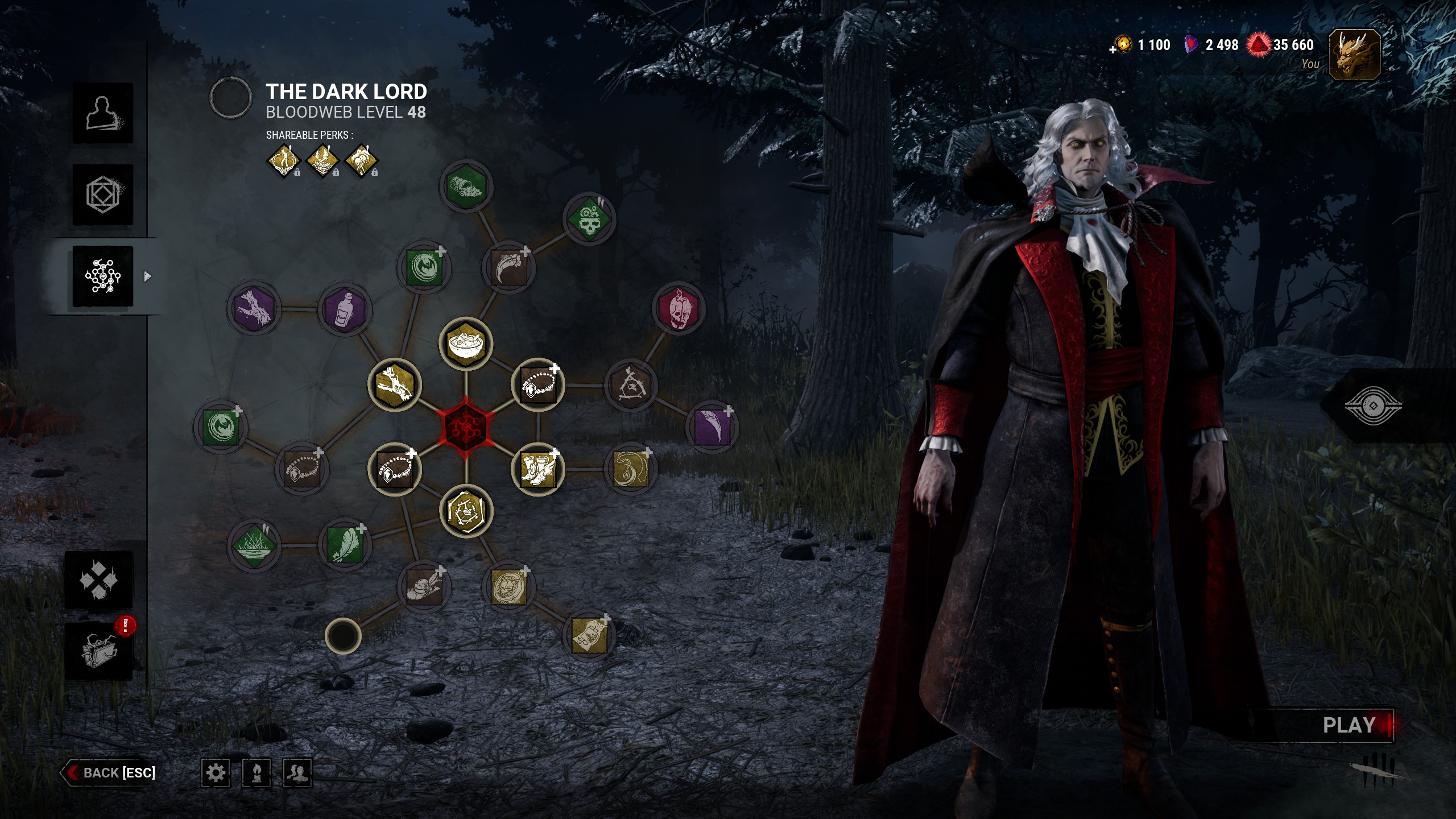Select the purple claw add-on node

(x=712, y=427)
